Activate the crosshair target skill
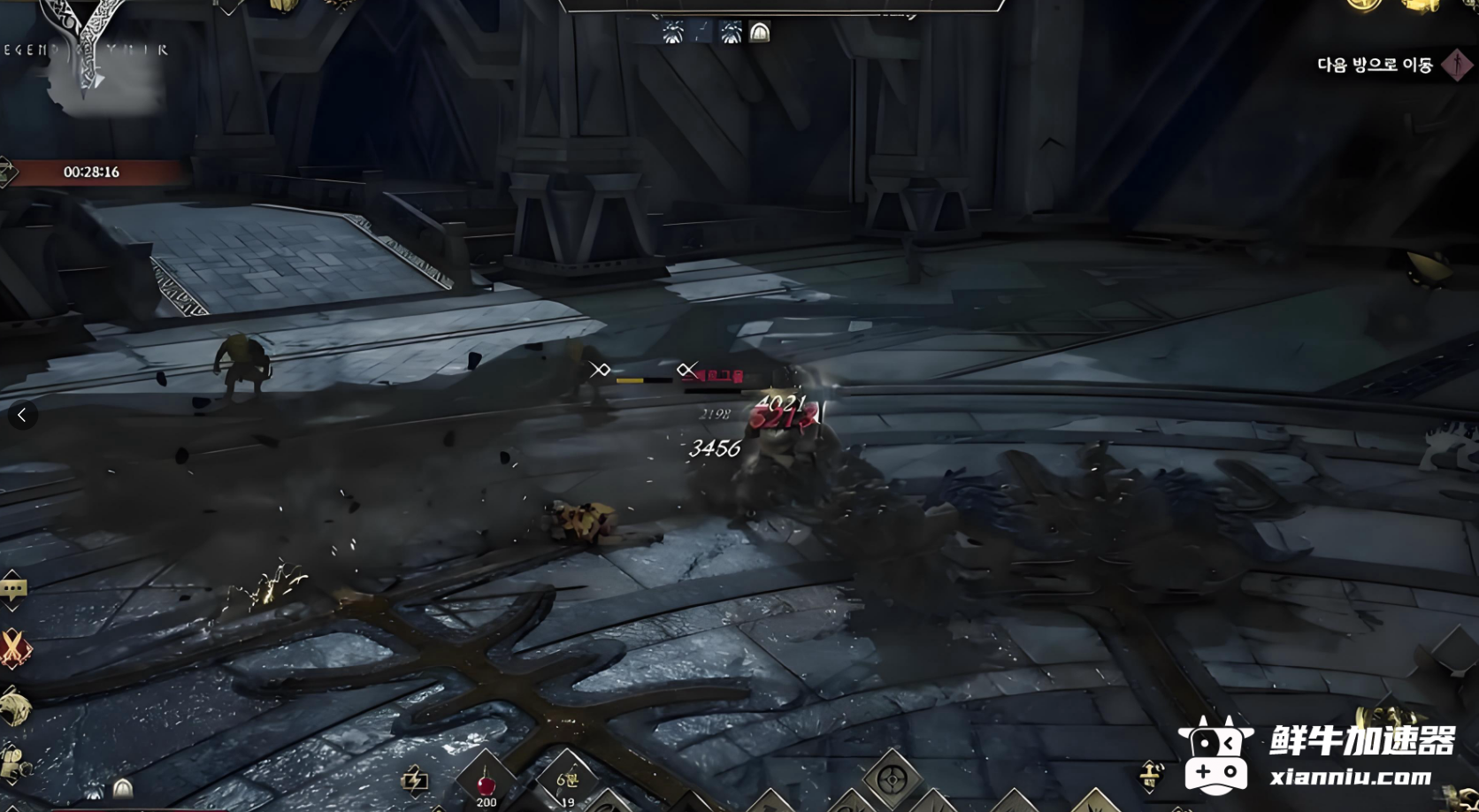 tap(892, 780)
